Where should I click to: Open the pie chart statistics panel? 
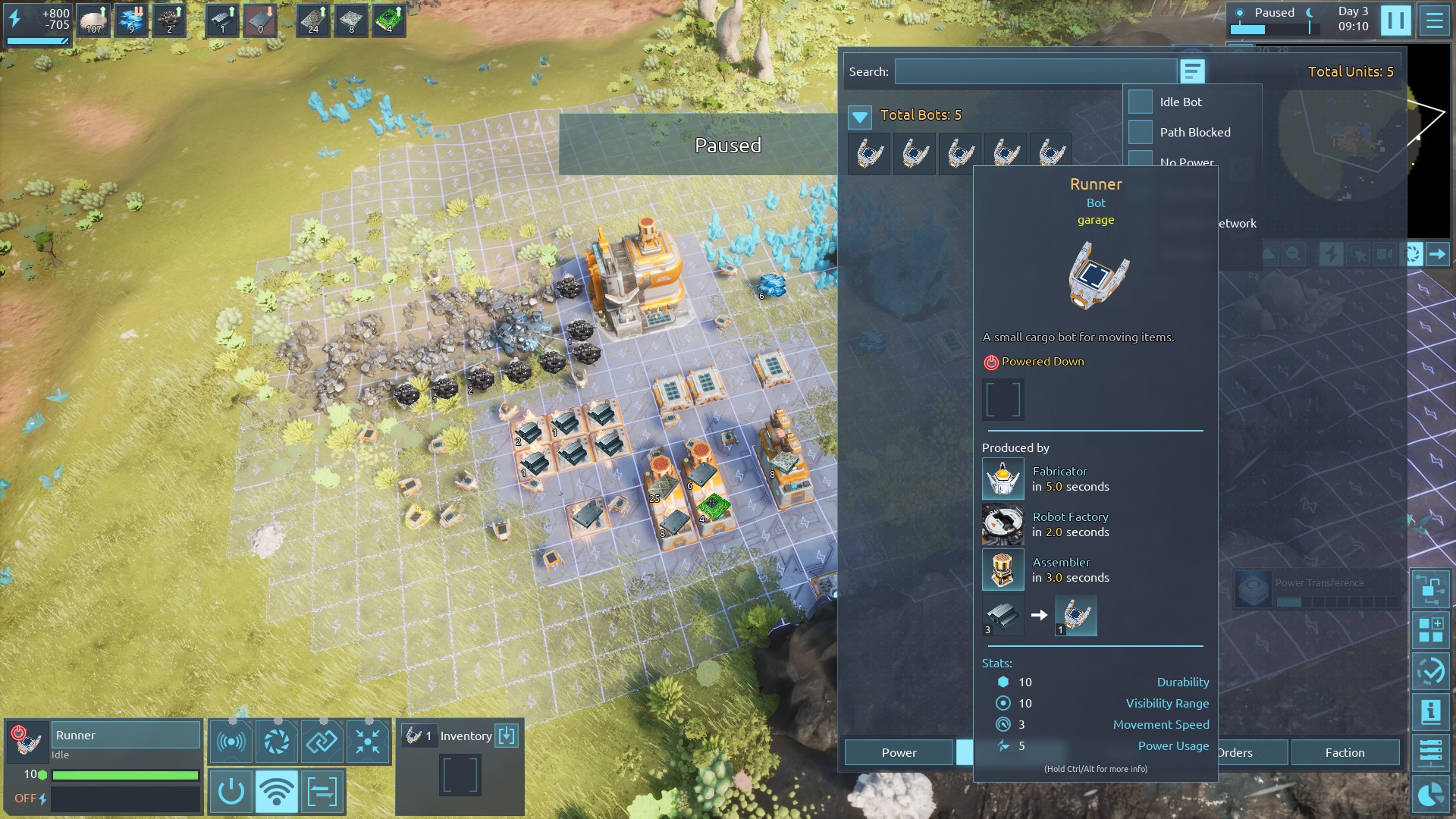[1431, 795]
